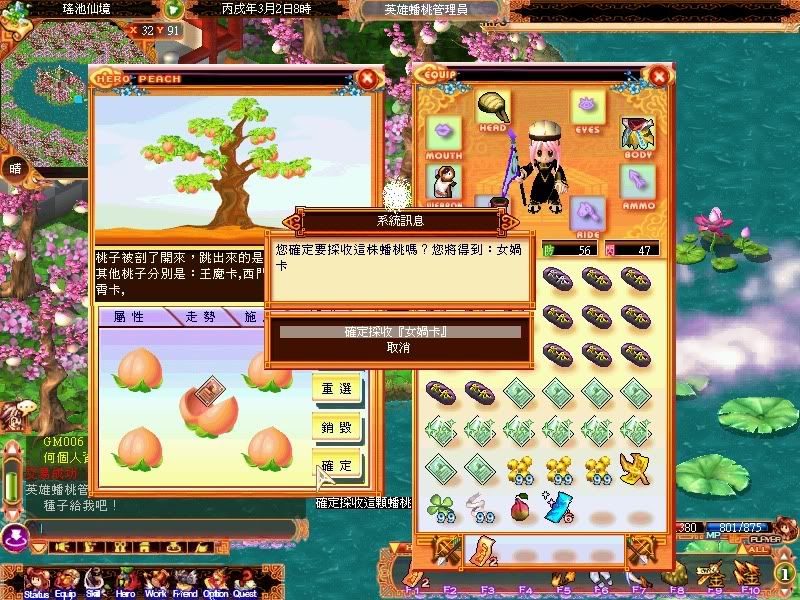Close the Hero Peach window

point(368,77)
